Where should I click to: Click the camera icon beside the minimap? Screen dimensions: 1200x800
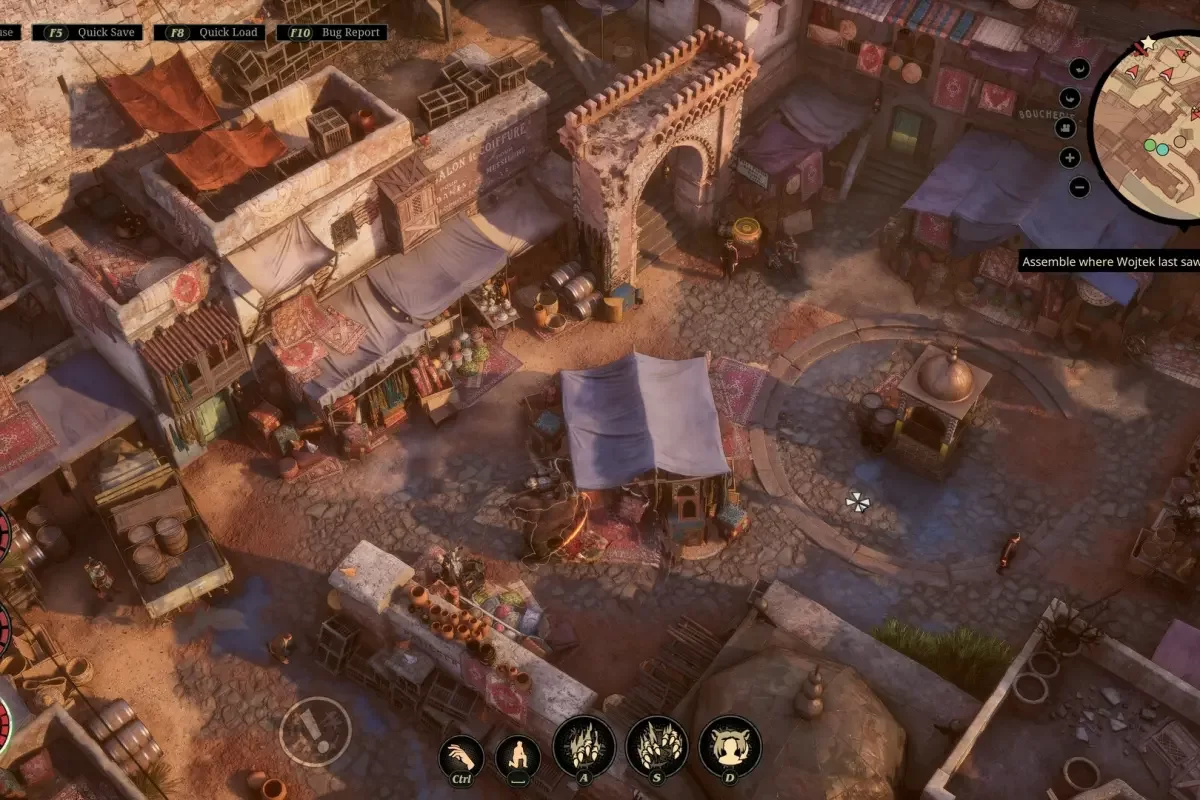pos(1064,127)
